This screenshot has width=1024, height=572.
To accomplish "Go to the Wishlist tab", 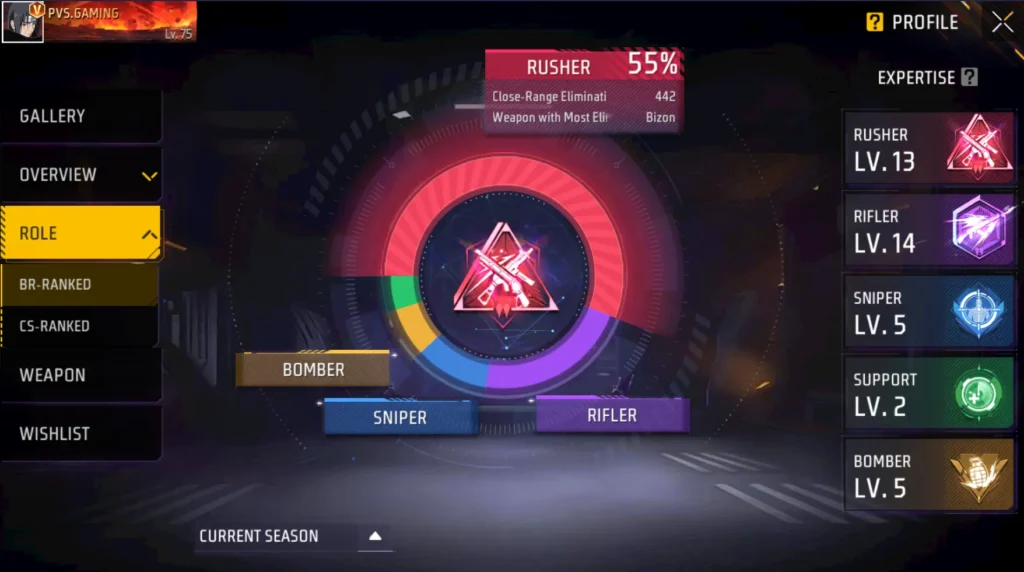I will (80, 434).
